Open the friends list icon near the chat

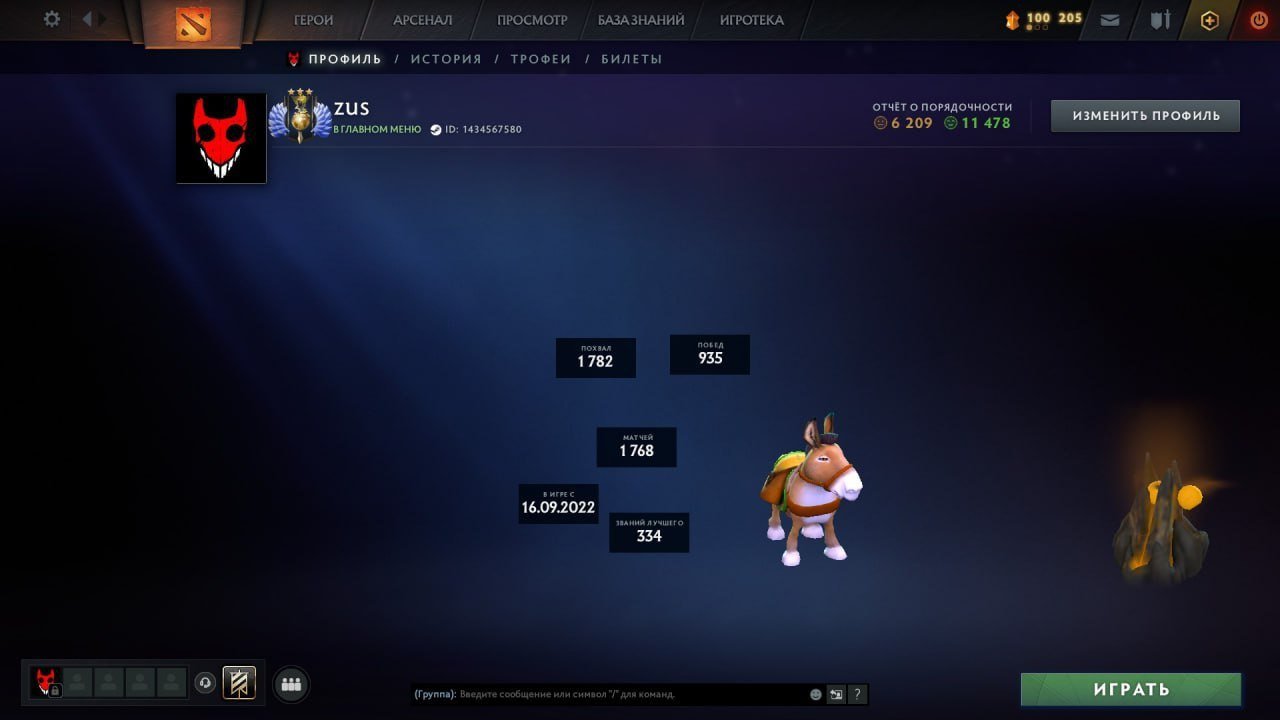tap(290, 684)
